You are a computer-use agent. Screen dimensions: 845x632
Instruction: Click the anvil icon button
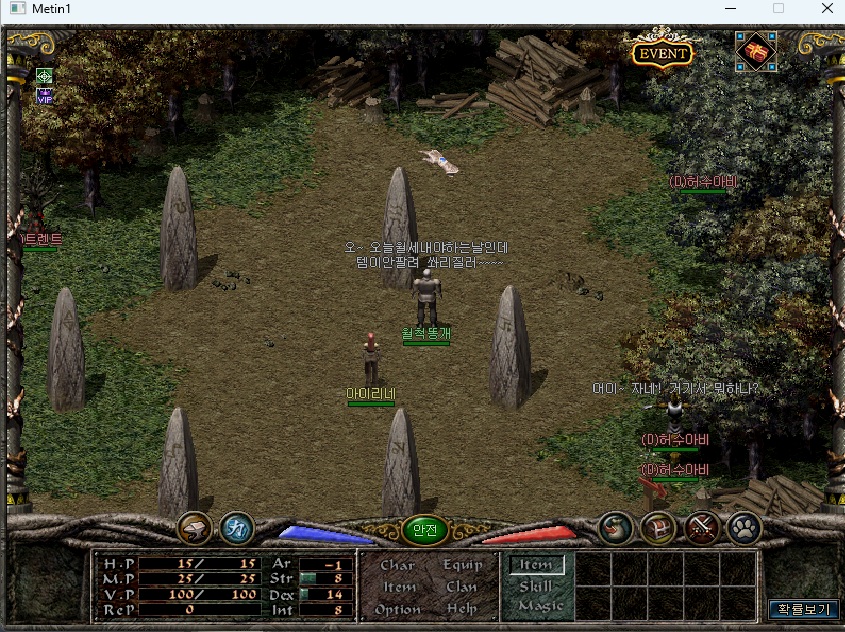pyautogui.click(x=194, y=529)
